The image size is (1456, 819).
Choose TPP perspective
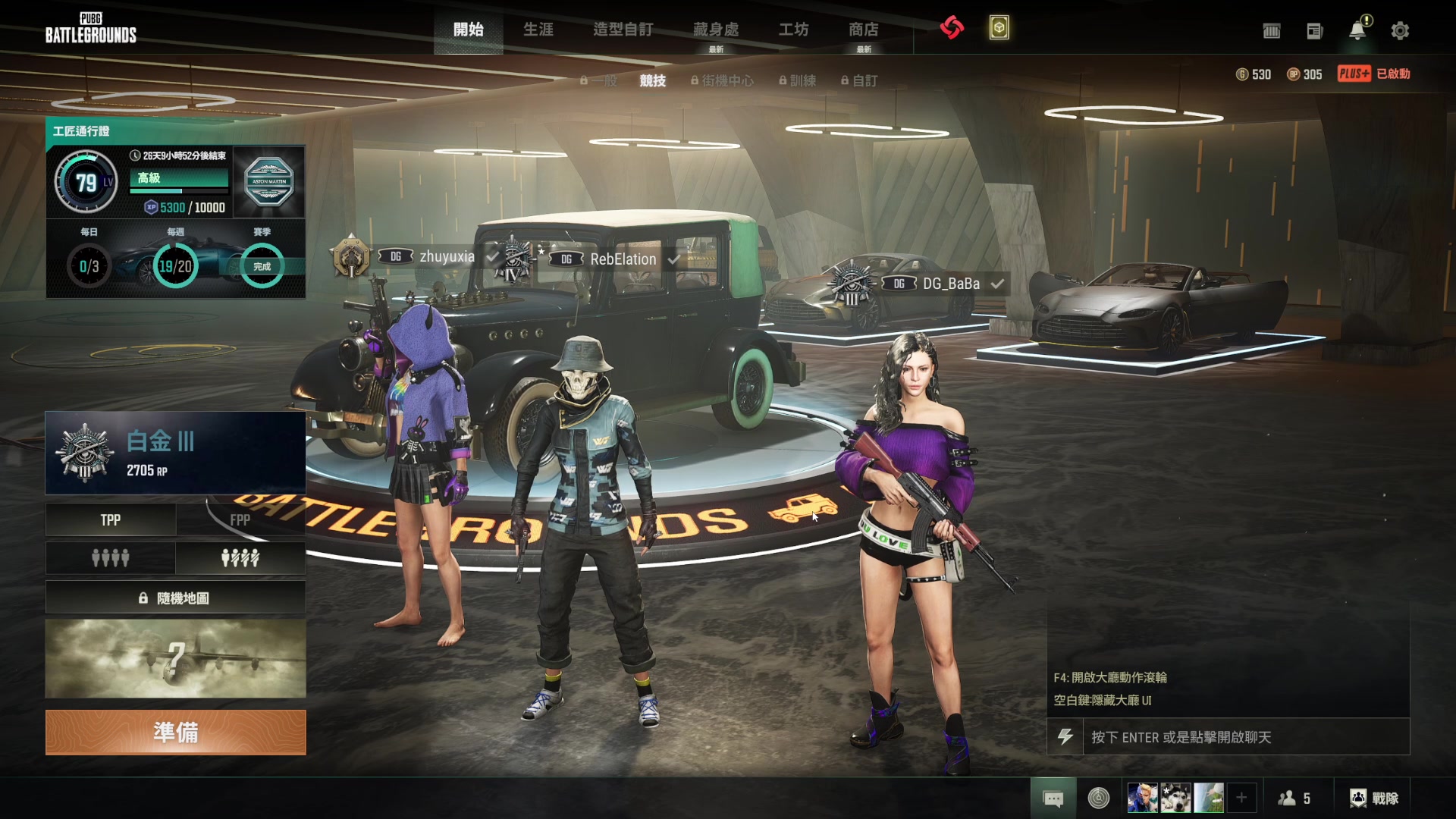point(111,520)
